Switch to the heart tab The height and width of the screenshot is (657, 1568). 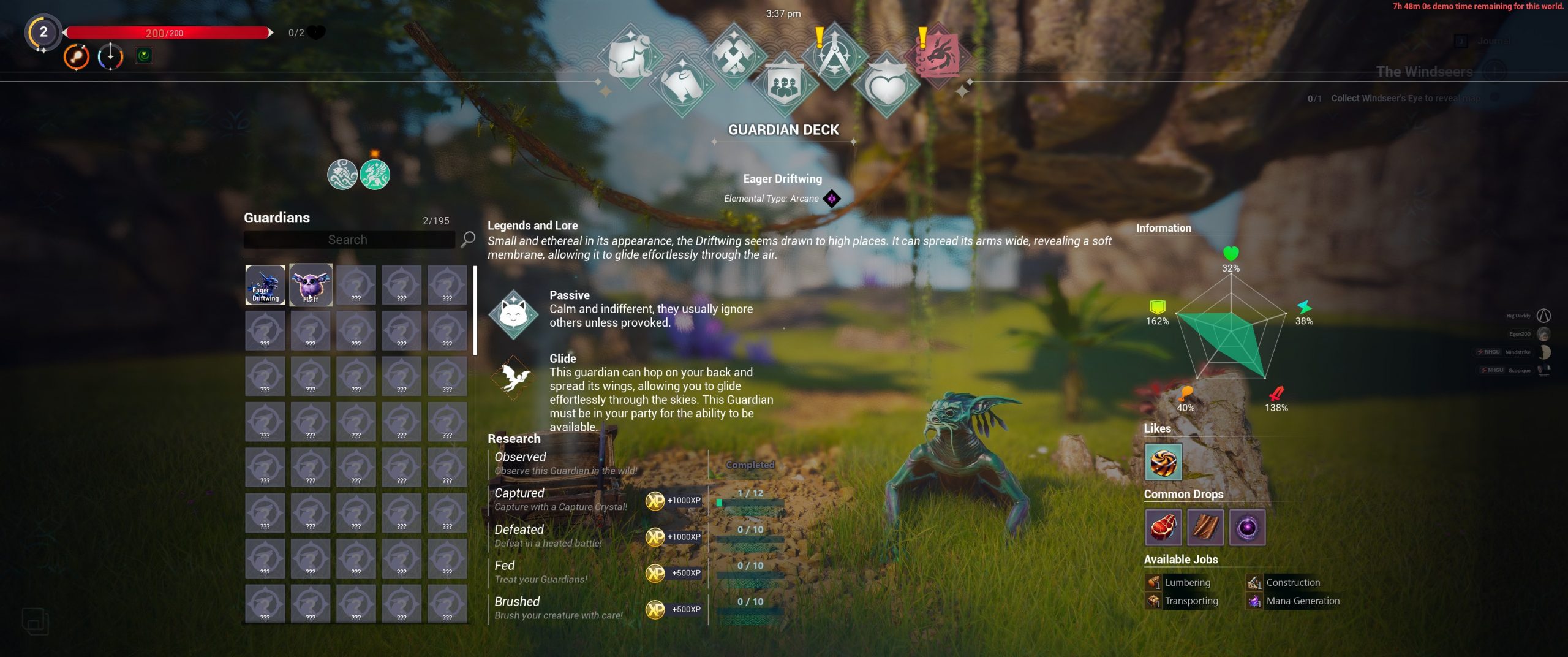pyautogui.click(x=886, y=86)
